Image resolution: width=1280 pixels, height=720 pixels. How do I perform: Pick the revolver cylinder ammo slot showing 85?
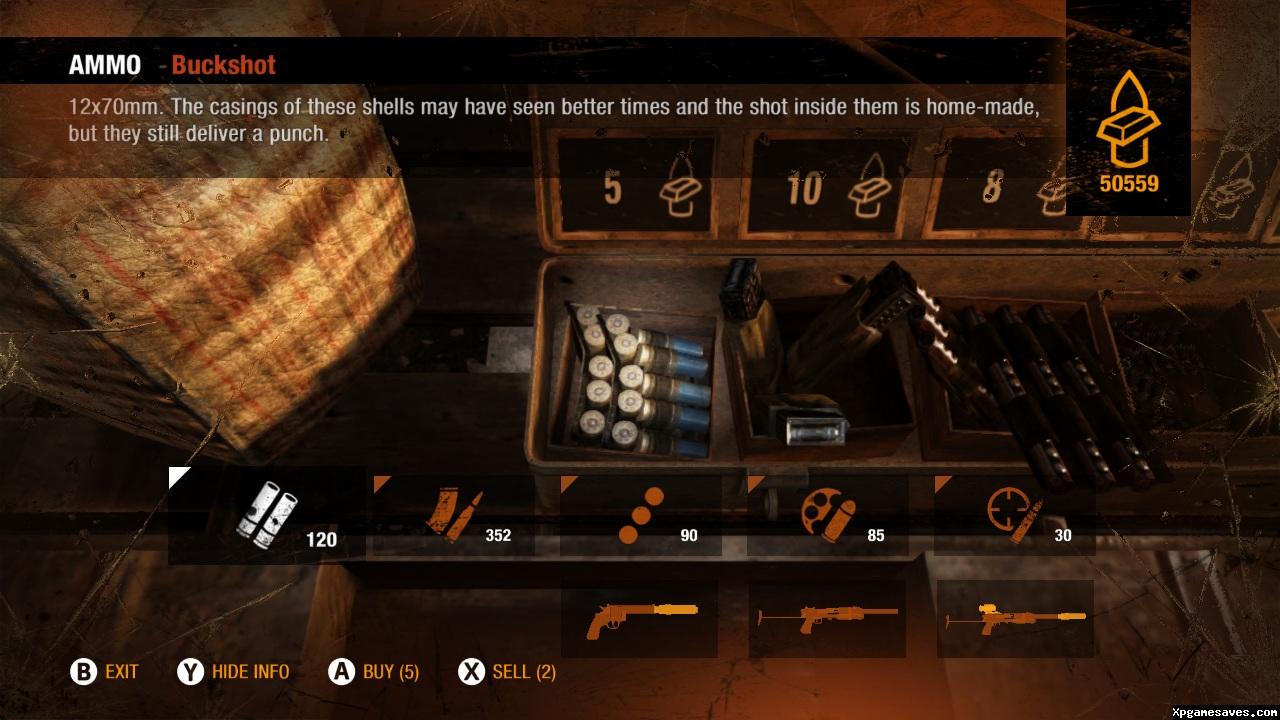pyautogui.click(x=827, y=516)
